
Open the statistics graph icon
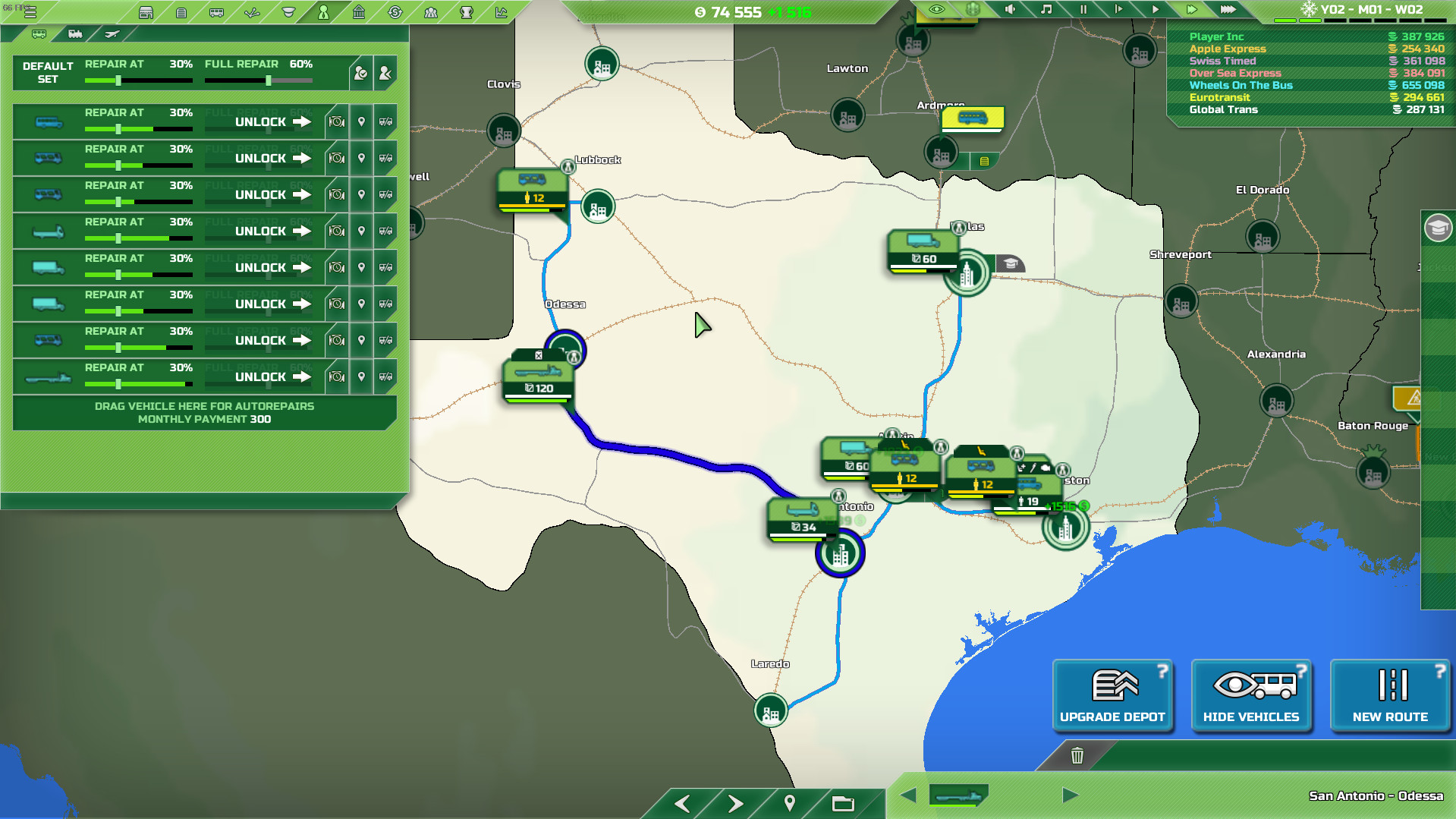coord(501,11)
